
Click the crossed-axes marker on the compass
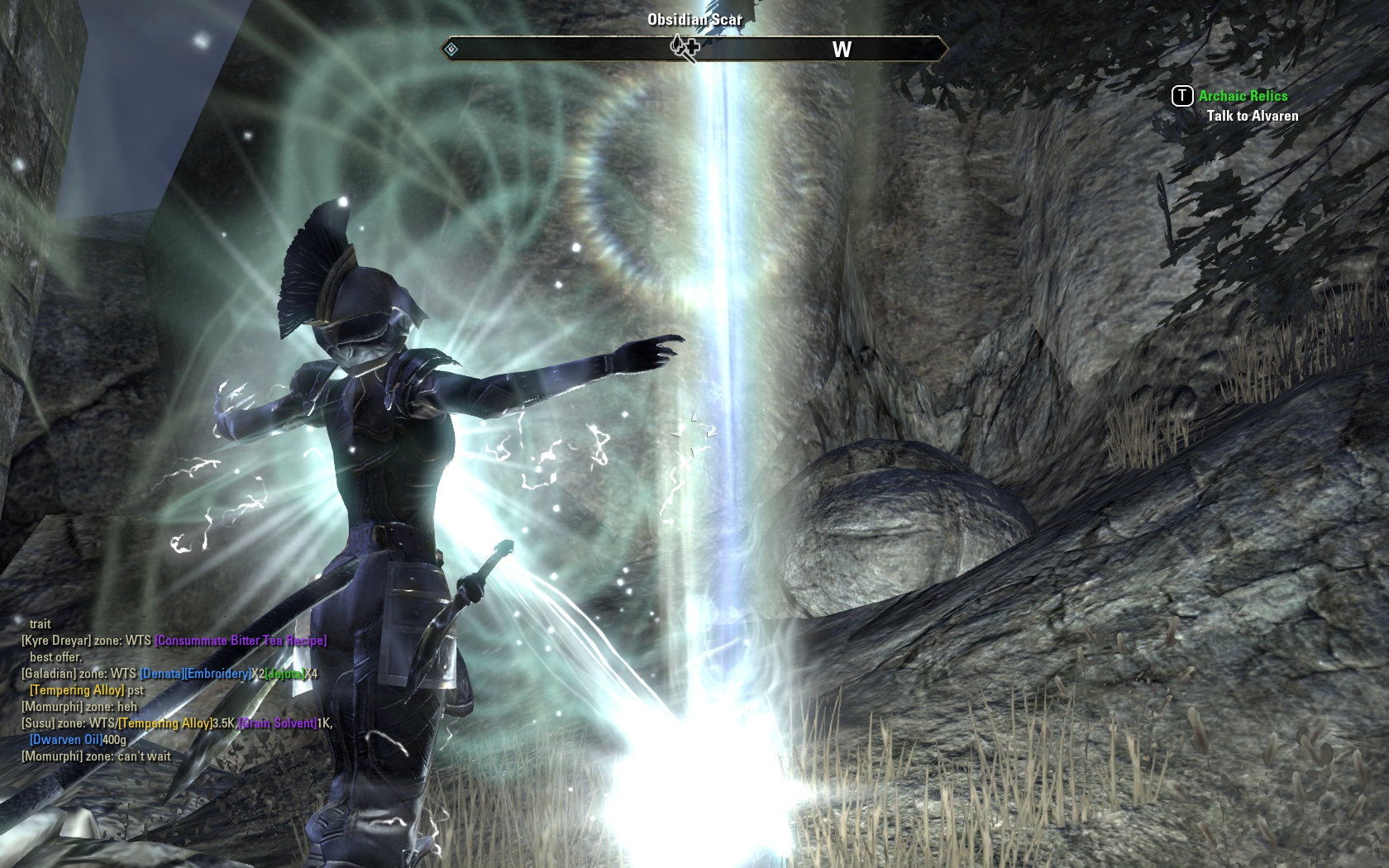pos(685,47)
